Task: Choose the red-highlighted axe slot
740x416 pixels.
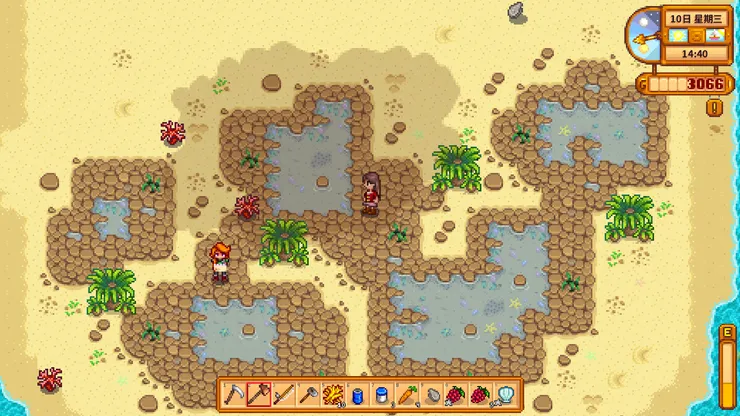Action: point(258,395)
